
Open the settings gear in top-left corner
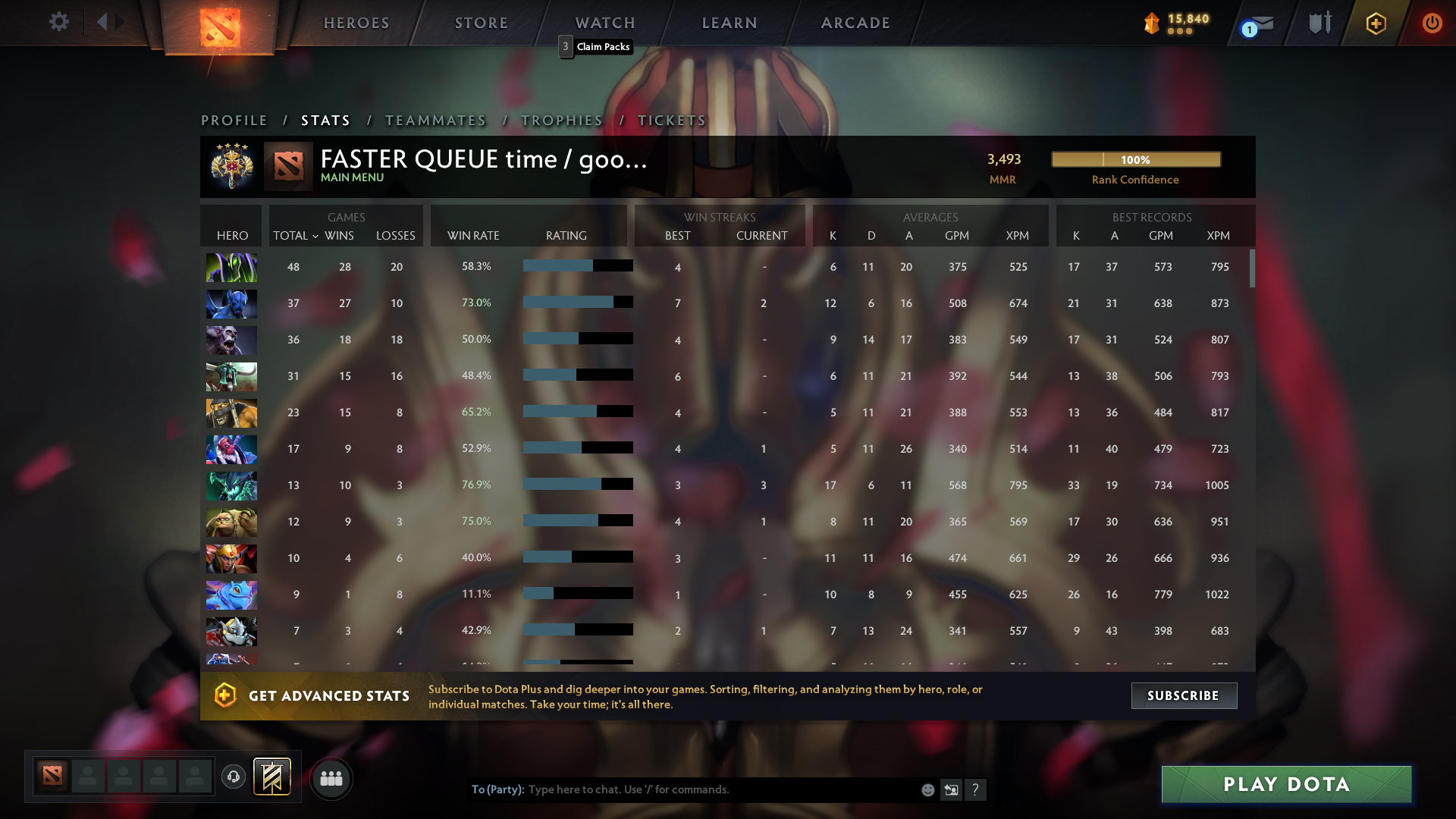[59, 22]
